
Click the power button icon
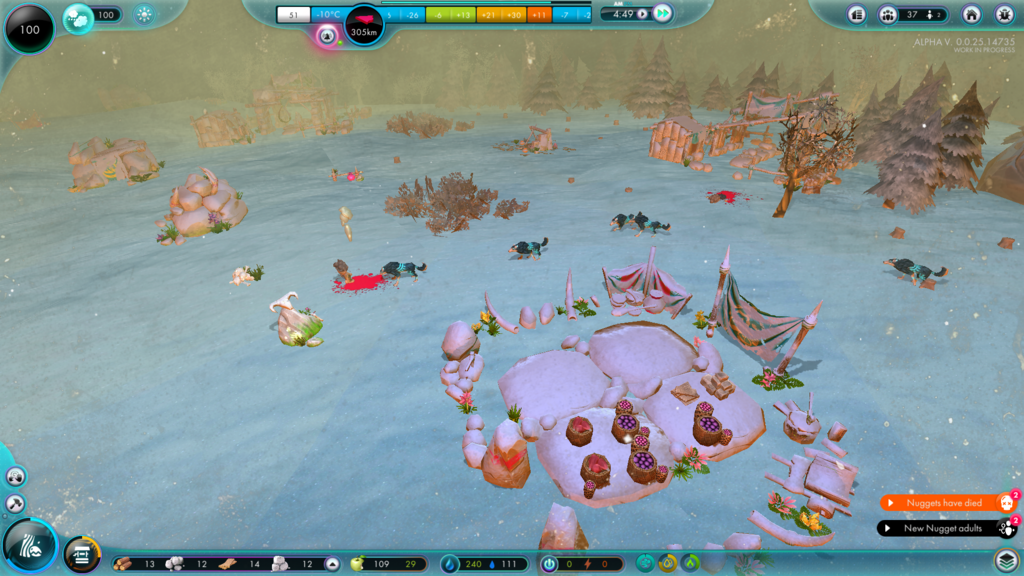point(549,564)
